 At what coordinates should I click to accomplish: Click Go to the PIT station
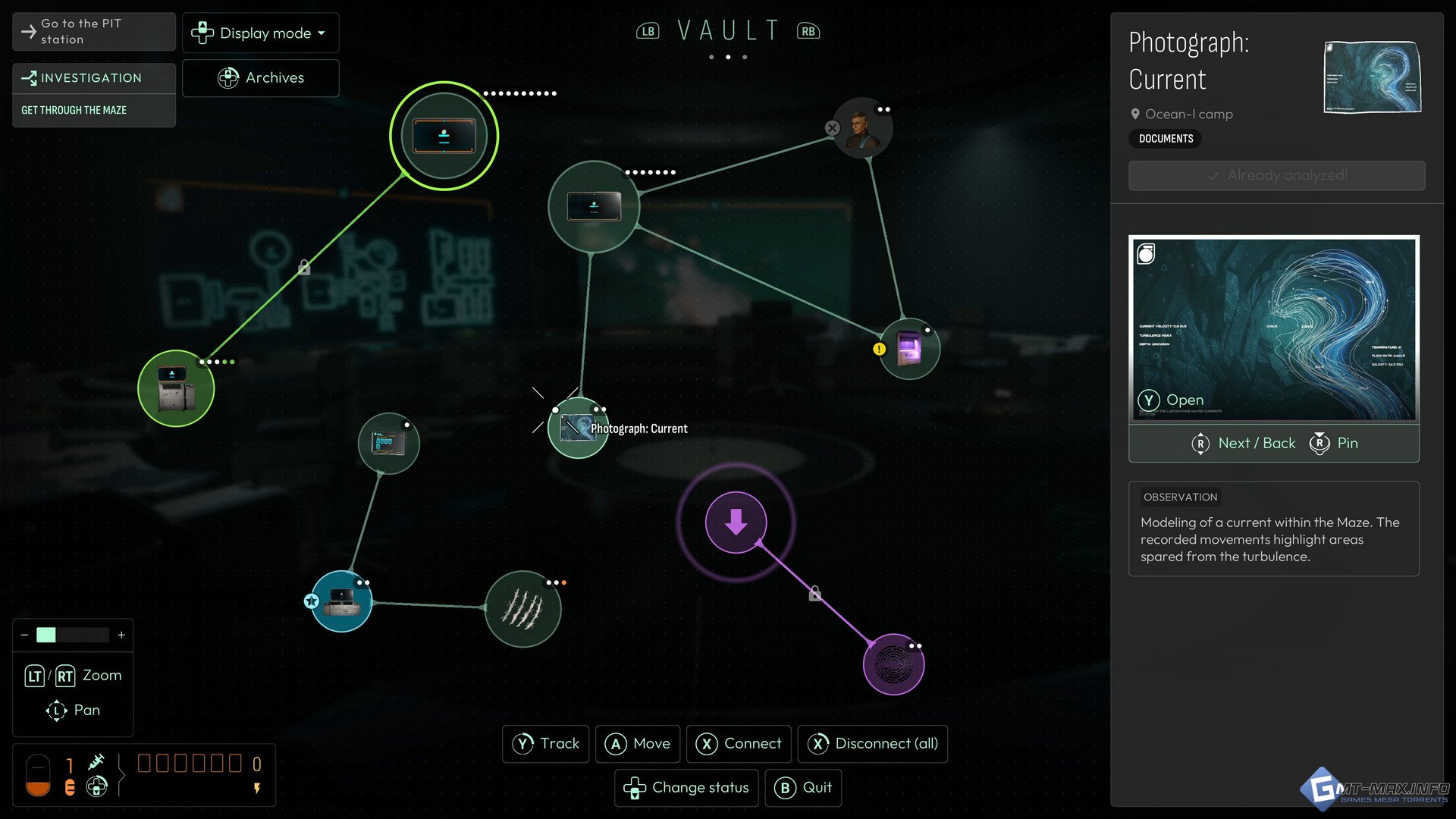coord(94,32)
